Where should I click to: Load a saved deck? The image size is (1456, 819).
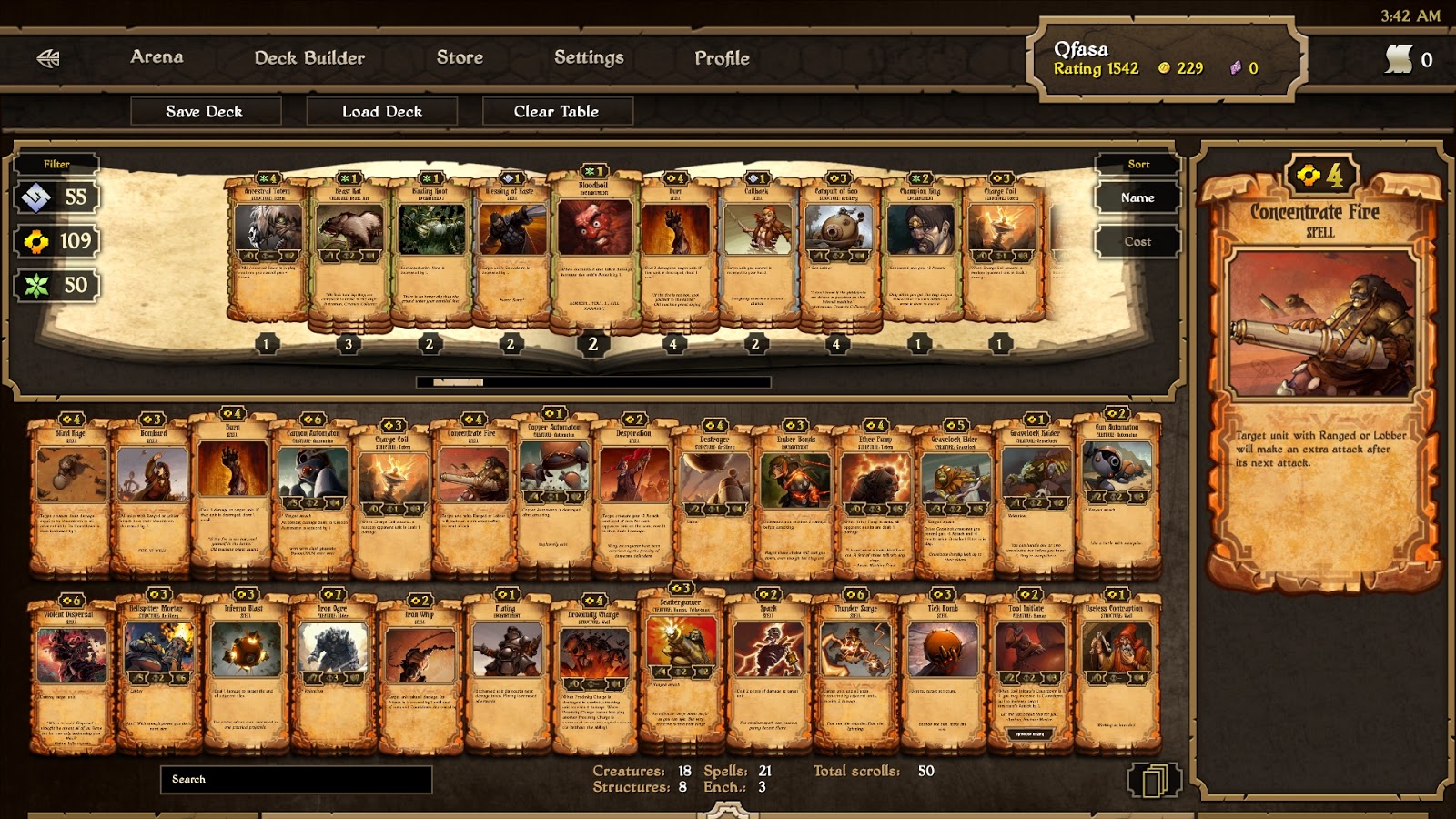pos(382,111)
